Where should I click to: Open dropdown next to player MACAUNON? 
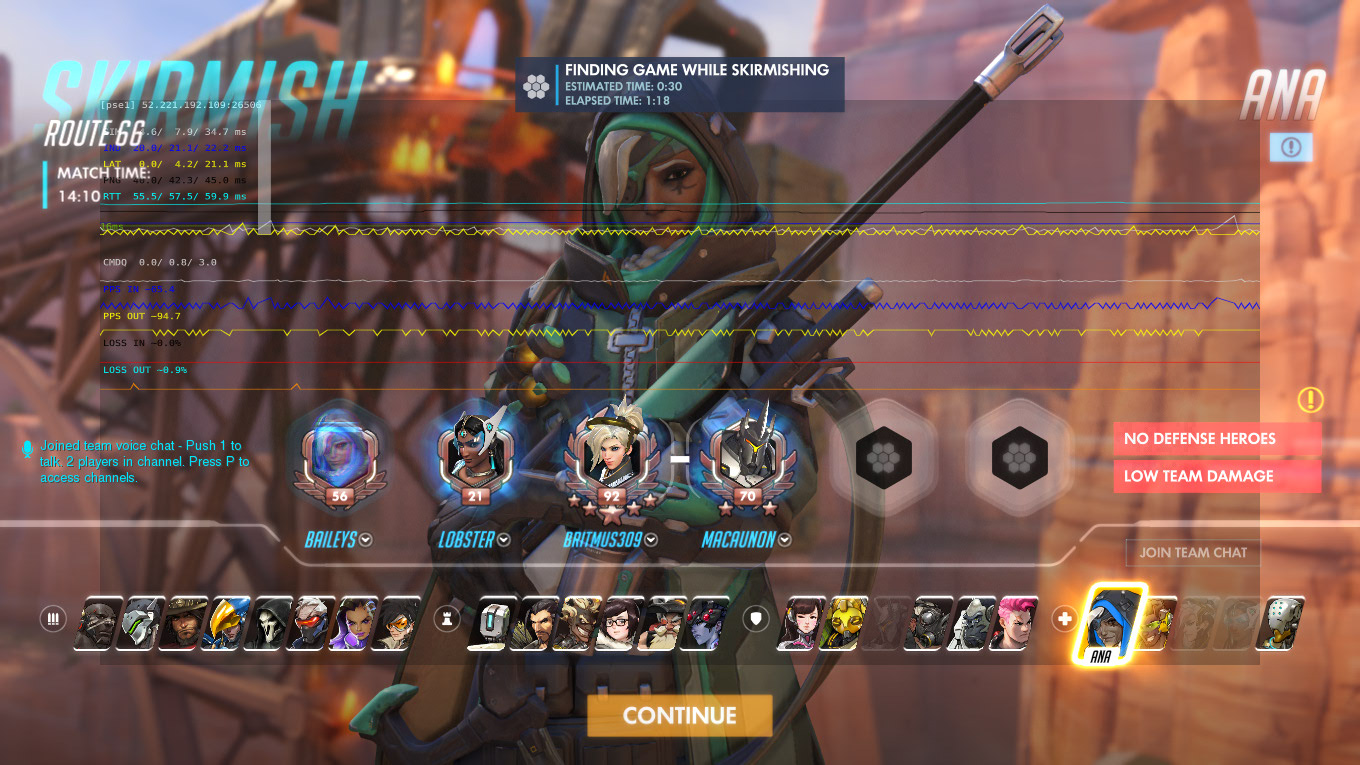[785, 540]
